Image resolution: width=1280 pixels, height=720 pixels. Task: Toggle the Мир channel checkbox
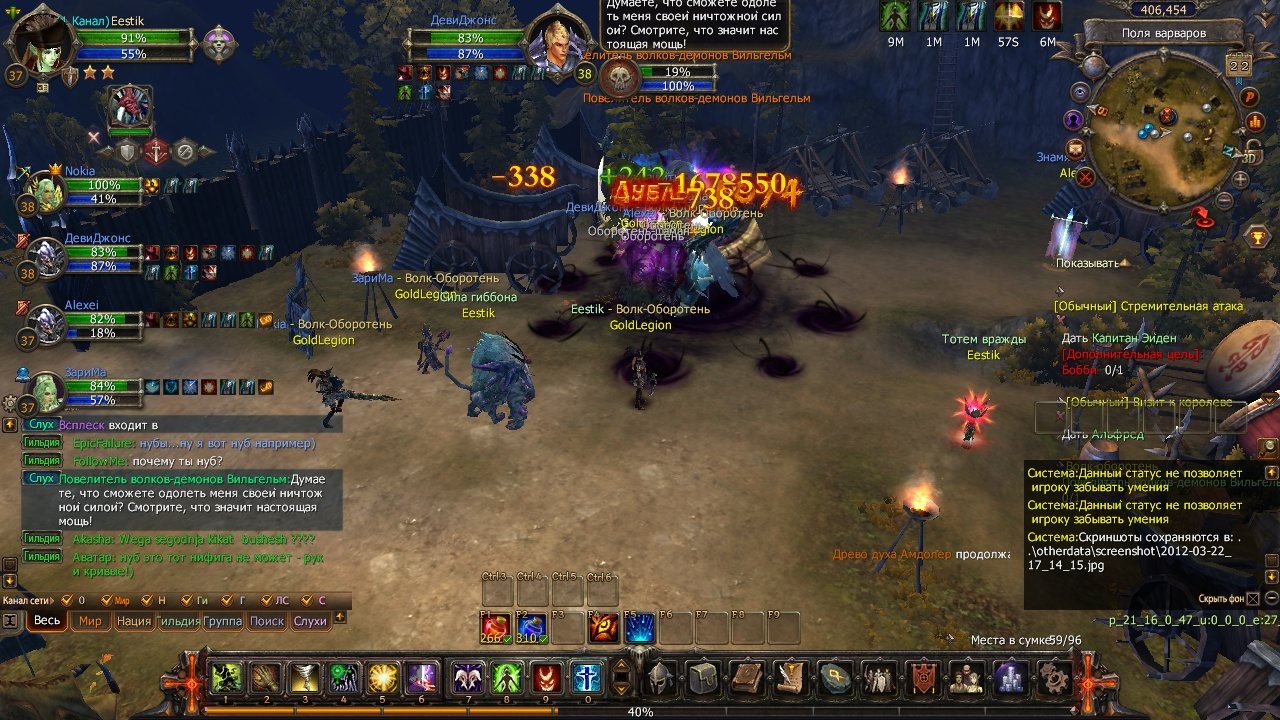pyautogui.click(x=107, y=600)
